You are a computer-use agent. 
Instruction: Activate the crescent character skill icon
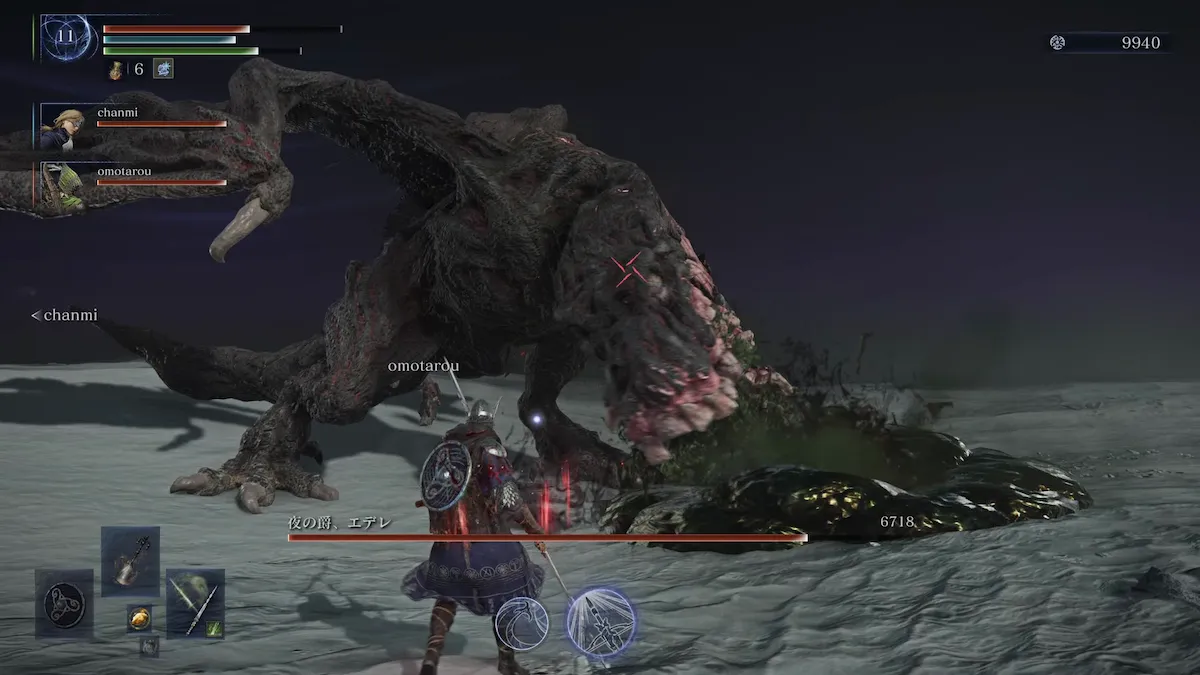tap(521, 623)
